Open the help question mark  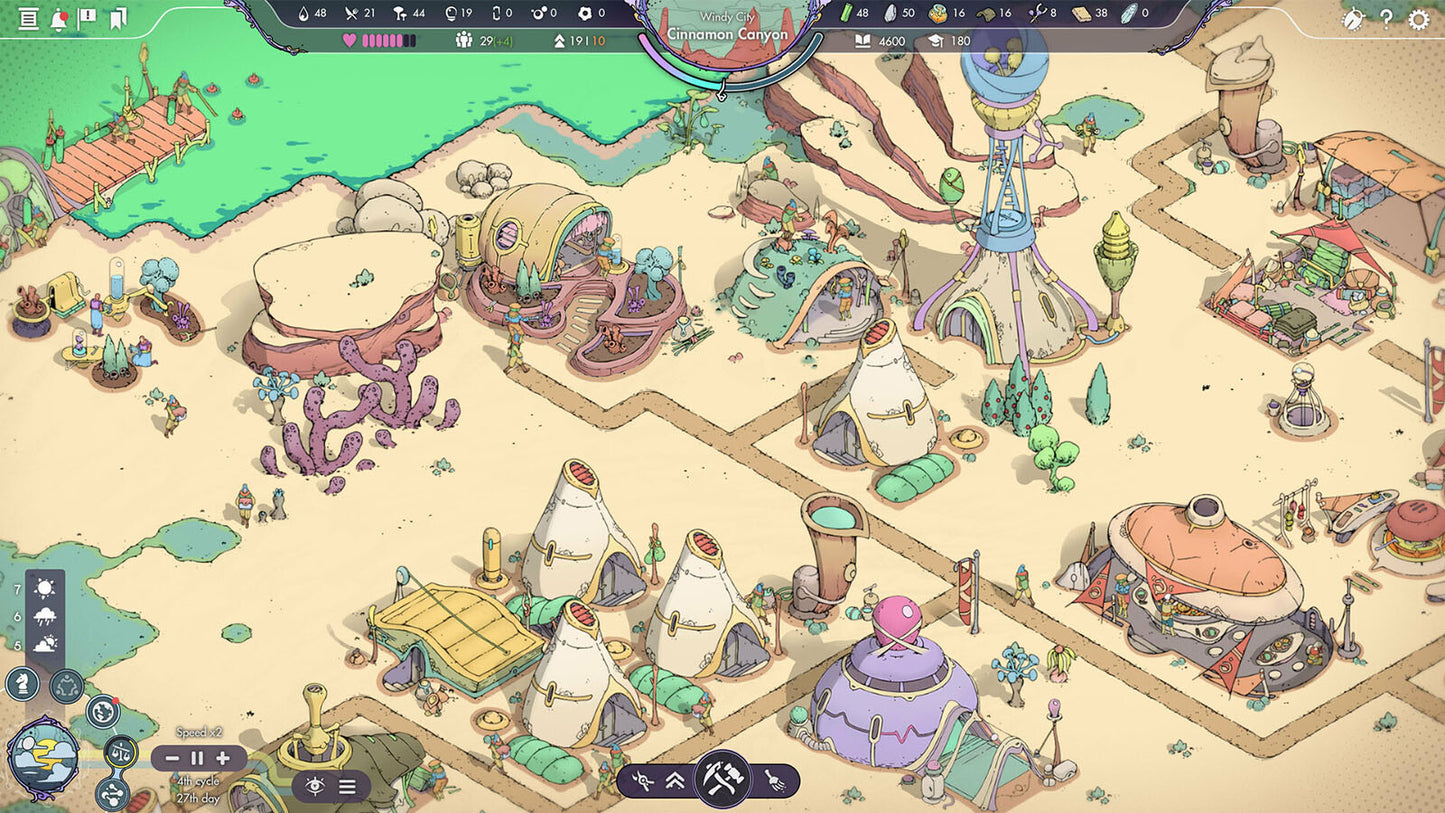[1386, 19]
